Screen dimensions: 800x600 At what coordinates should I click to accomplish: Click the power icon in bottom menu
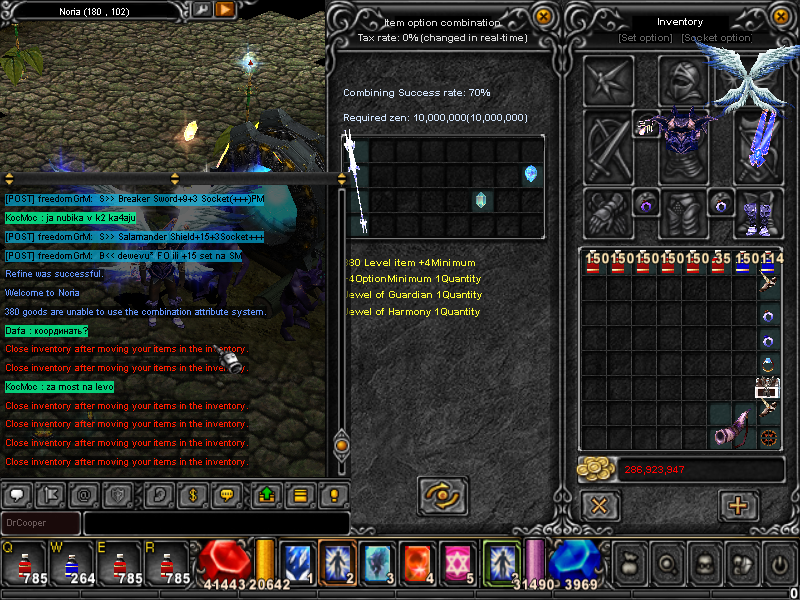(778, 564)
